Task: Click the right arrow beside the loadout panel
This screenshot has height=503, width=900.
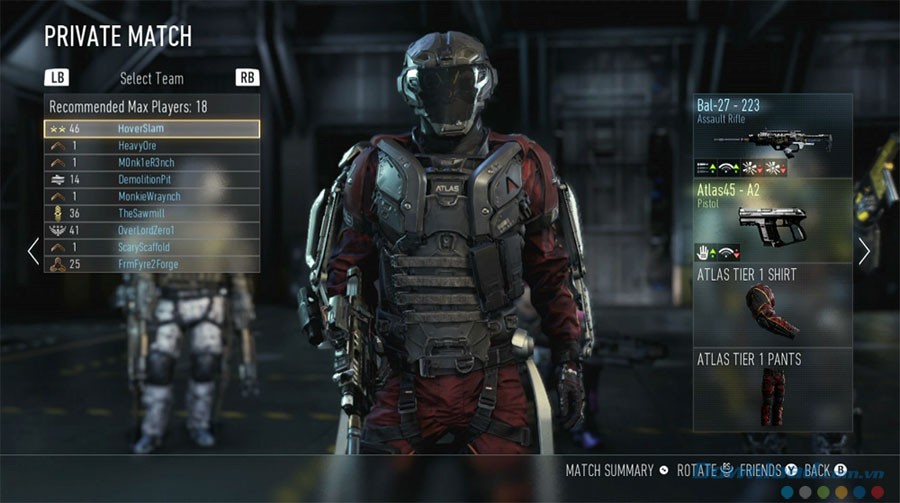Action: point(865,251)
